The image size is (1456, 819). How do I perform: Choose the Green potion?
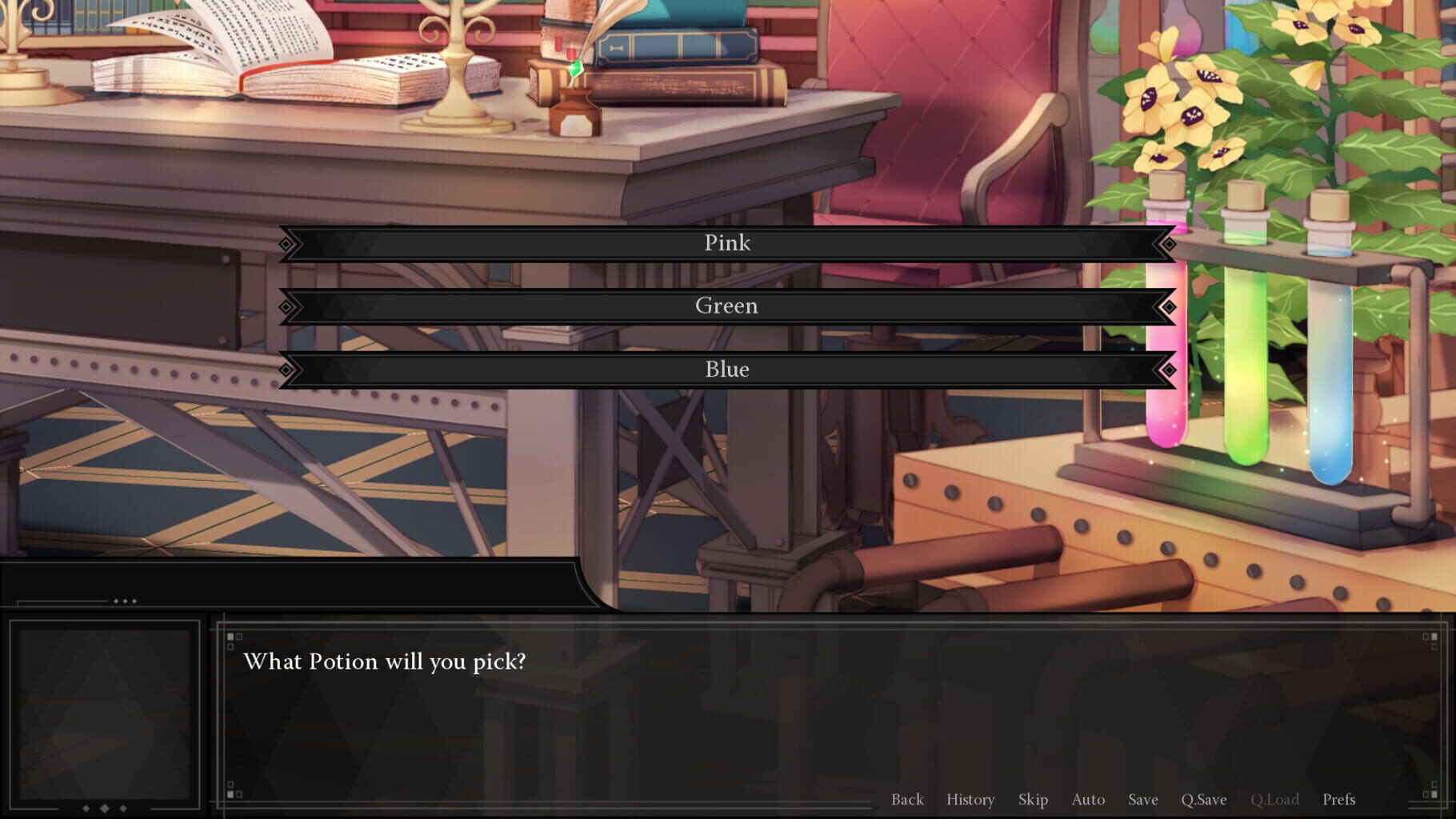726,306
